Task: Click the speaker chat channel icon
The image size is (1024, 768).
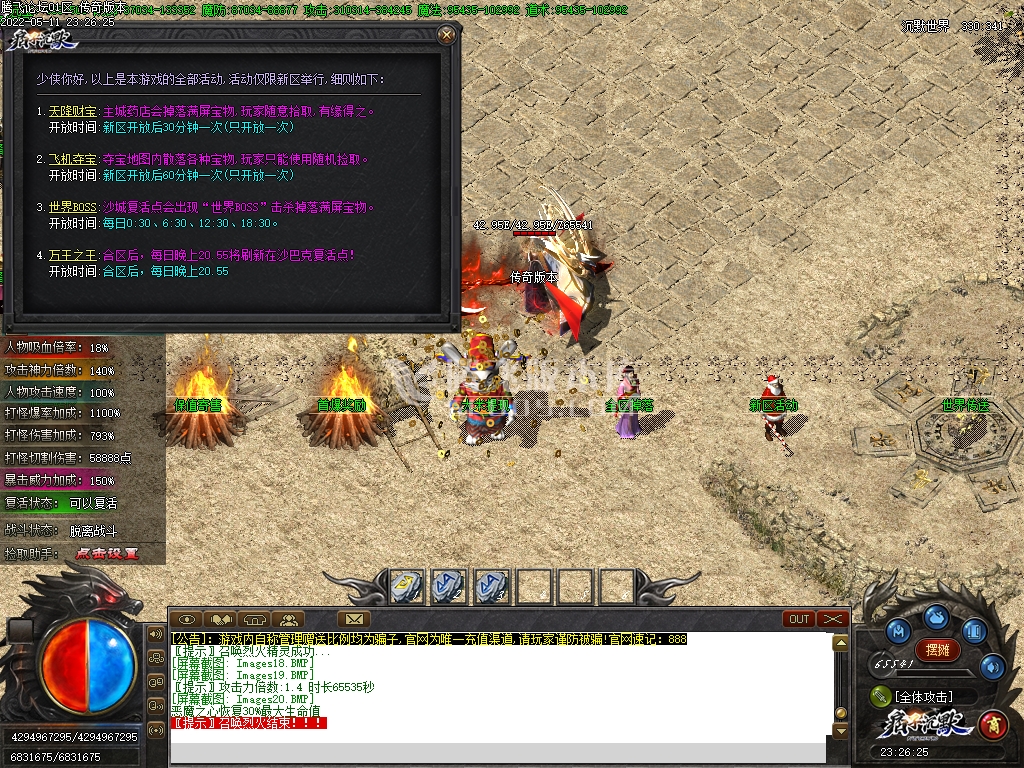Action: click(156, 634)
